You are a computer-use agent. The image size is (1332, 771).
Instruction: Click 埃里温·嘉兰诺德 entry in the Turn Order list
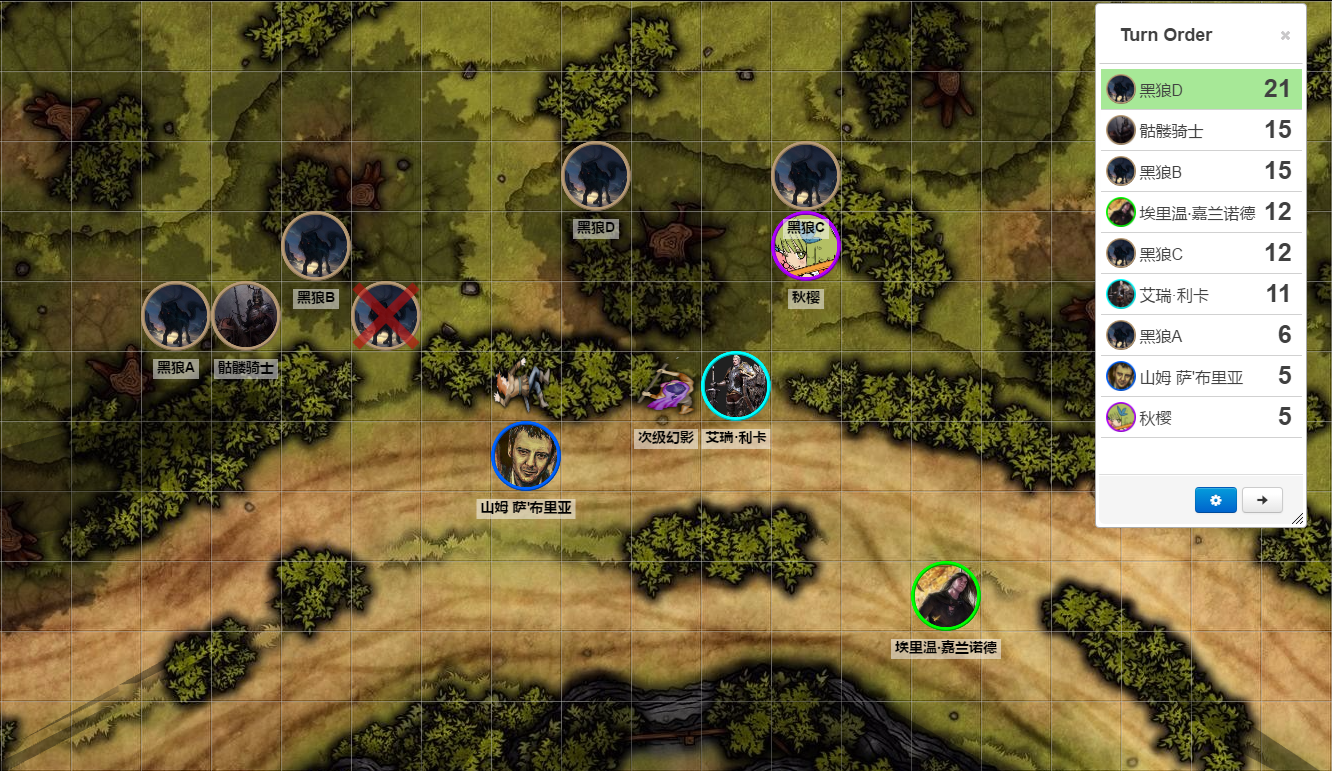[1200, 212]
